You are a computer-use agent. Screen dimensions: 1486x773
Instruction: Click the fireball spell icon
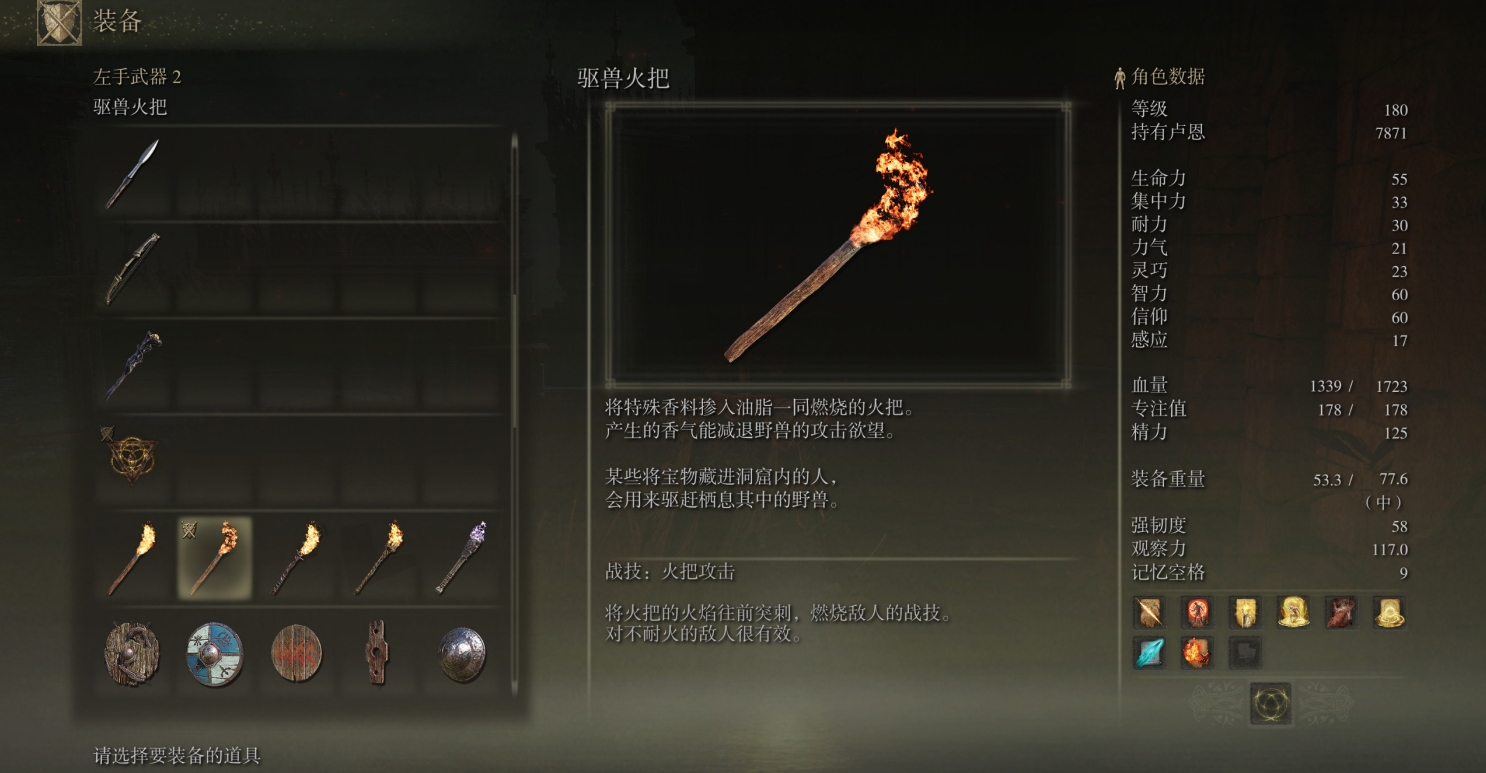(1196, 653)
